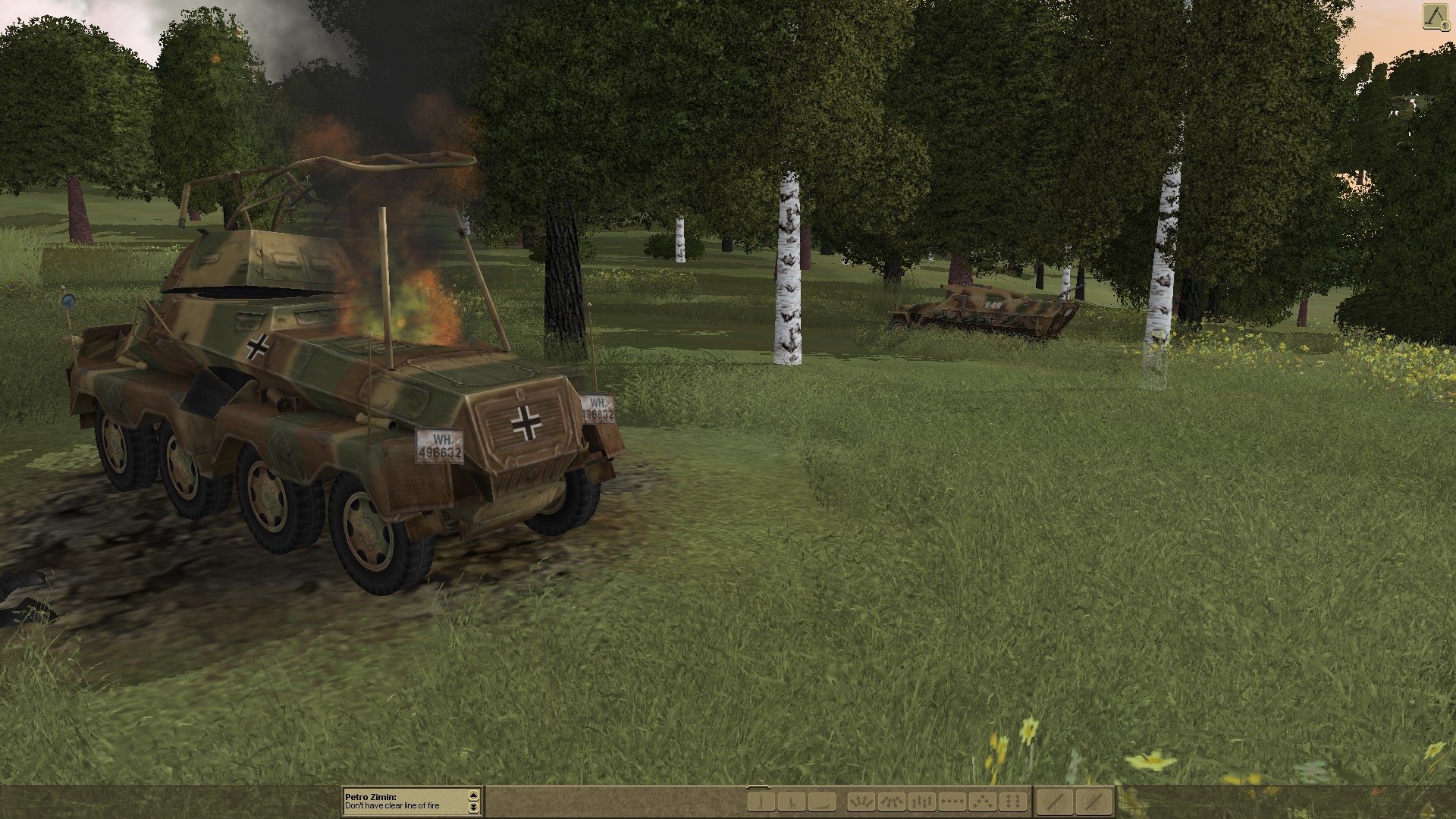Select the line formation of four dots
The width and height of the screenshot is (1456, 819).
pyautogui.click(x=952, y=802)
